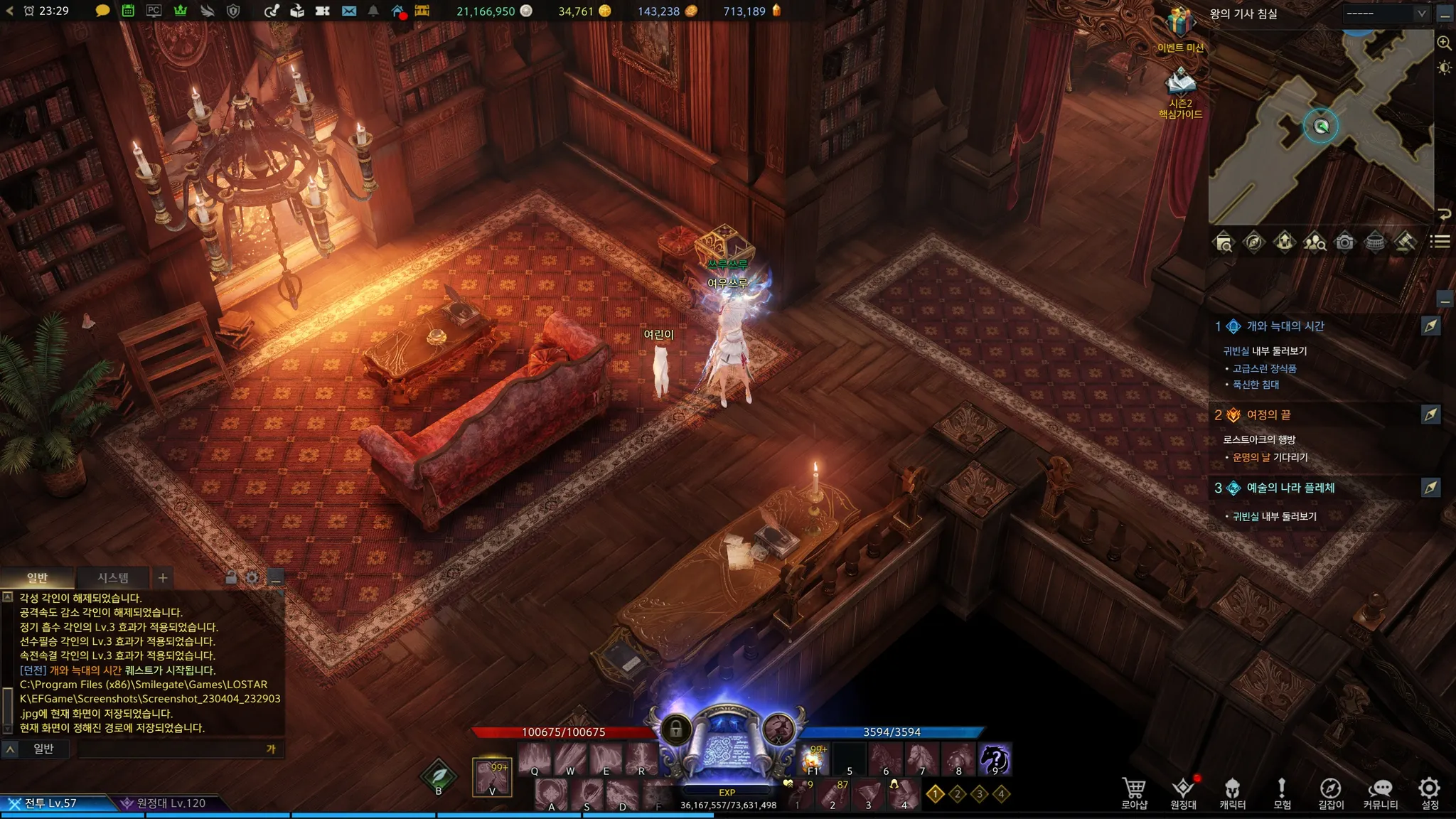Open the 원정대 roster menu
The image size is (1456, 819).
click(x=1183, y=793)
